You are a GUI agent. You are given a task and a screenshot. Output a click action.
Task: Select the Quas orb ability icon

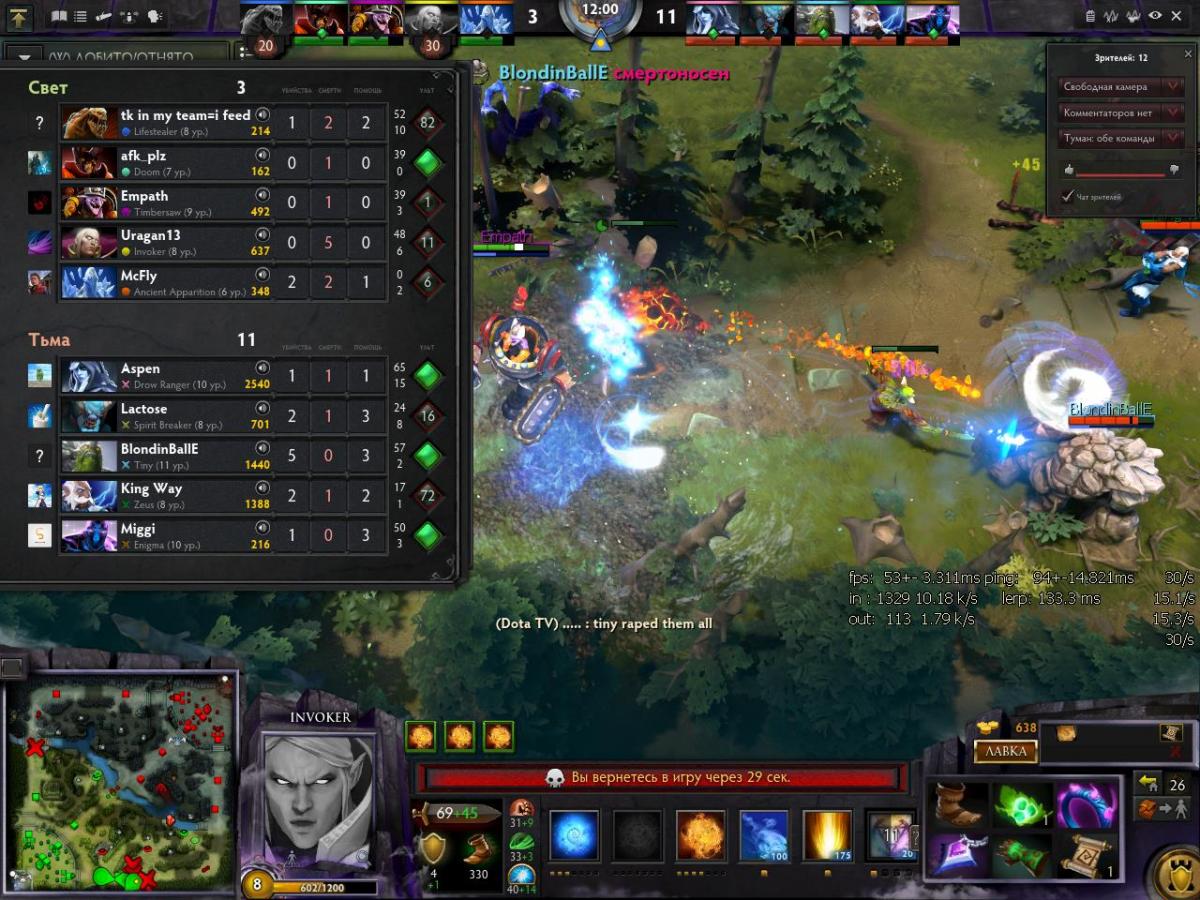click(x=574, y=836)
